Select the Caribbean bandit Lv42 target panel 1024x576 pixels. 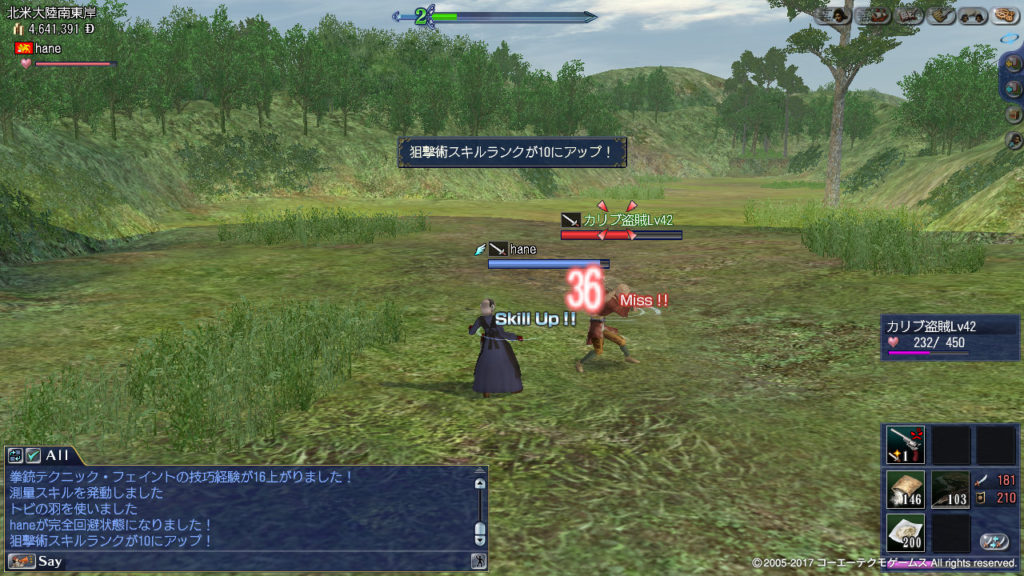coord(950,337)
